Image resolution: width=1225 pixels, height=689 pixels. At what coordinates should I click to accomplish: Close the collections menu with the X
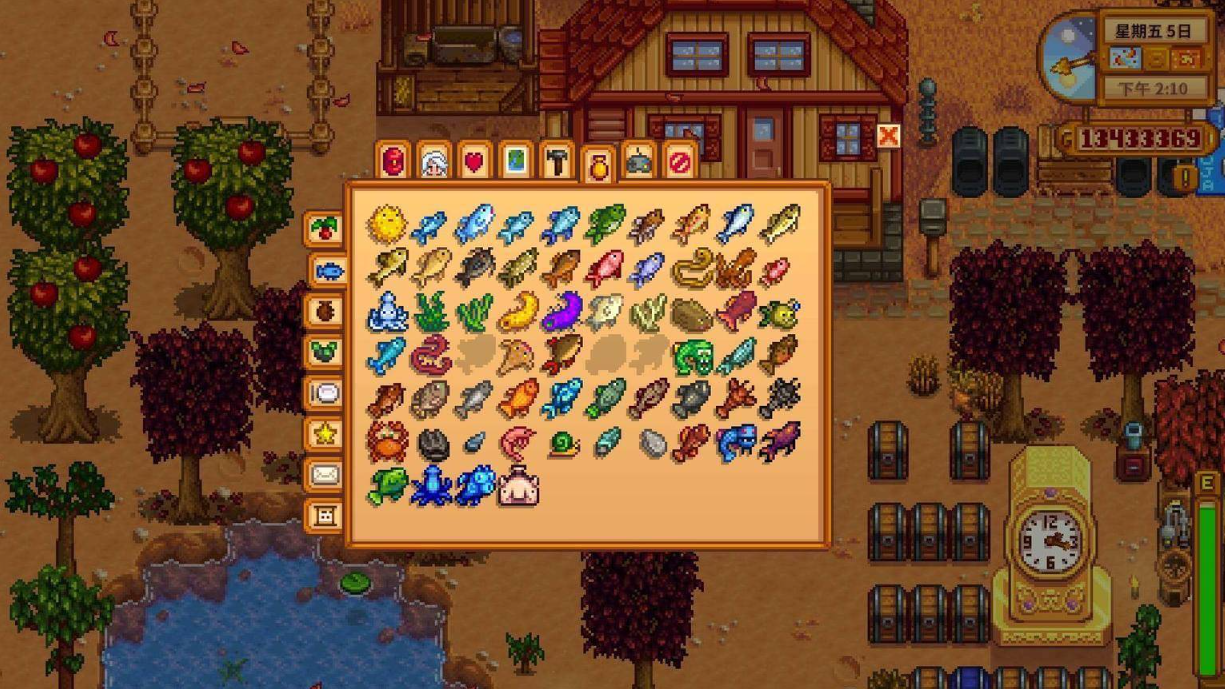tap(887, 136)
